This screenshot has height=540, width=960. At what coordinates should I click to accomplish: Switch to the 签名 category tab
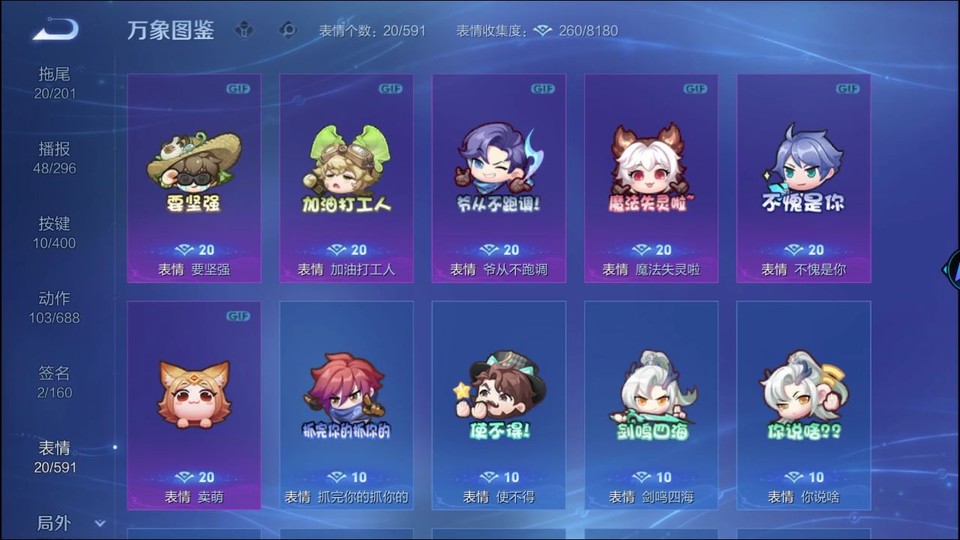55,382
